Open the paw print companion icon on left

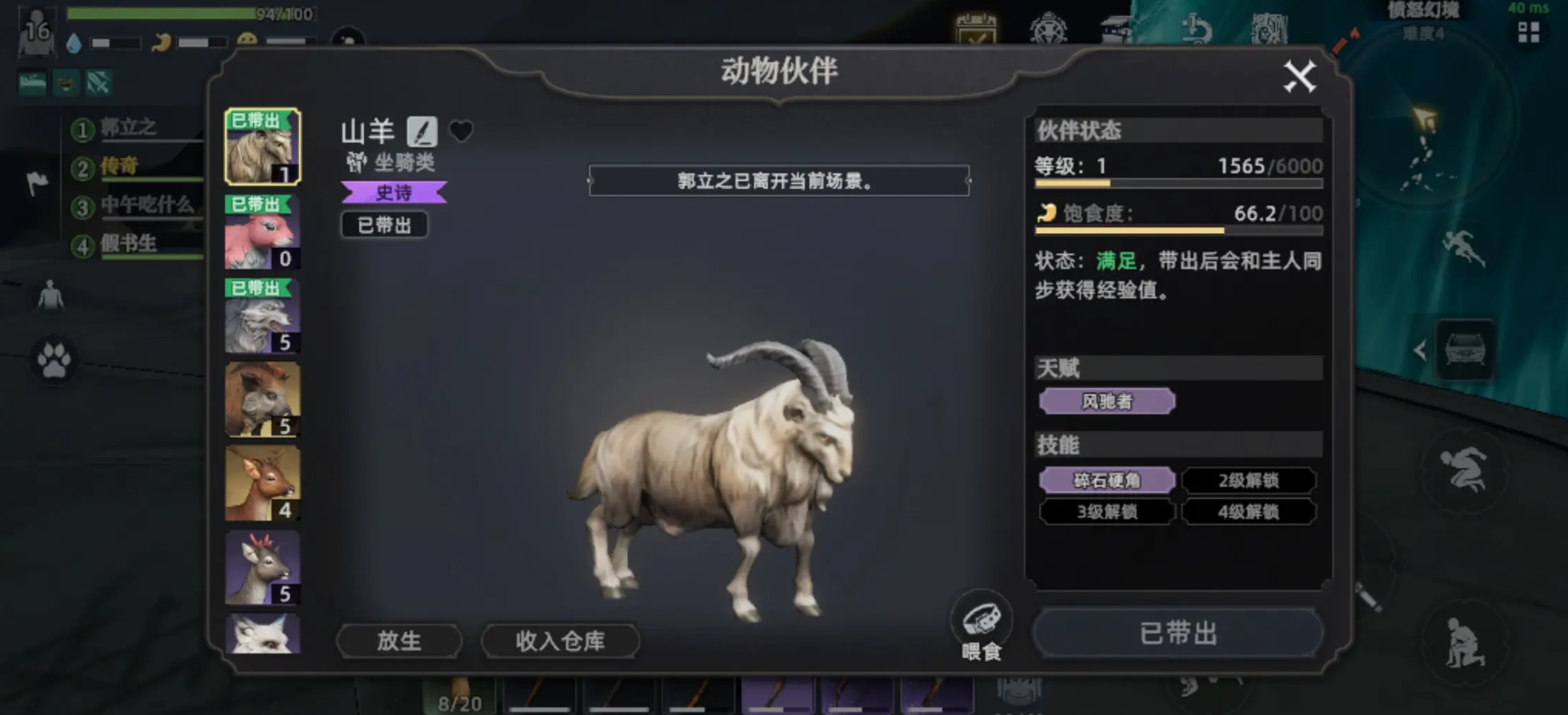(52, 361)
